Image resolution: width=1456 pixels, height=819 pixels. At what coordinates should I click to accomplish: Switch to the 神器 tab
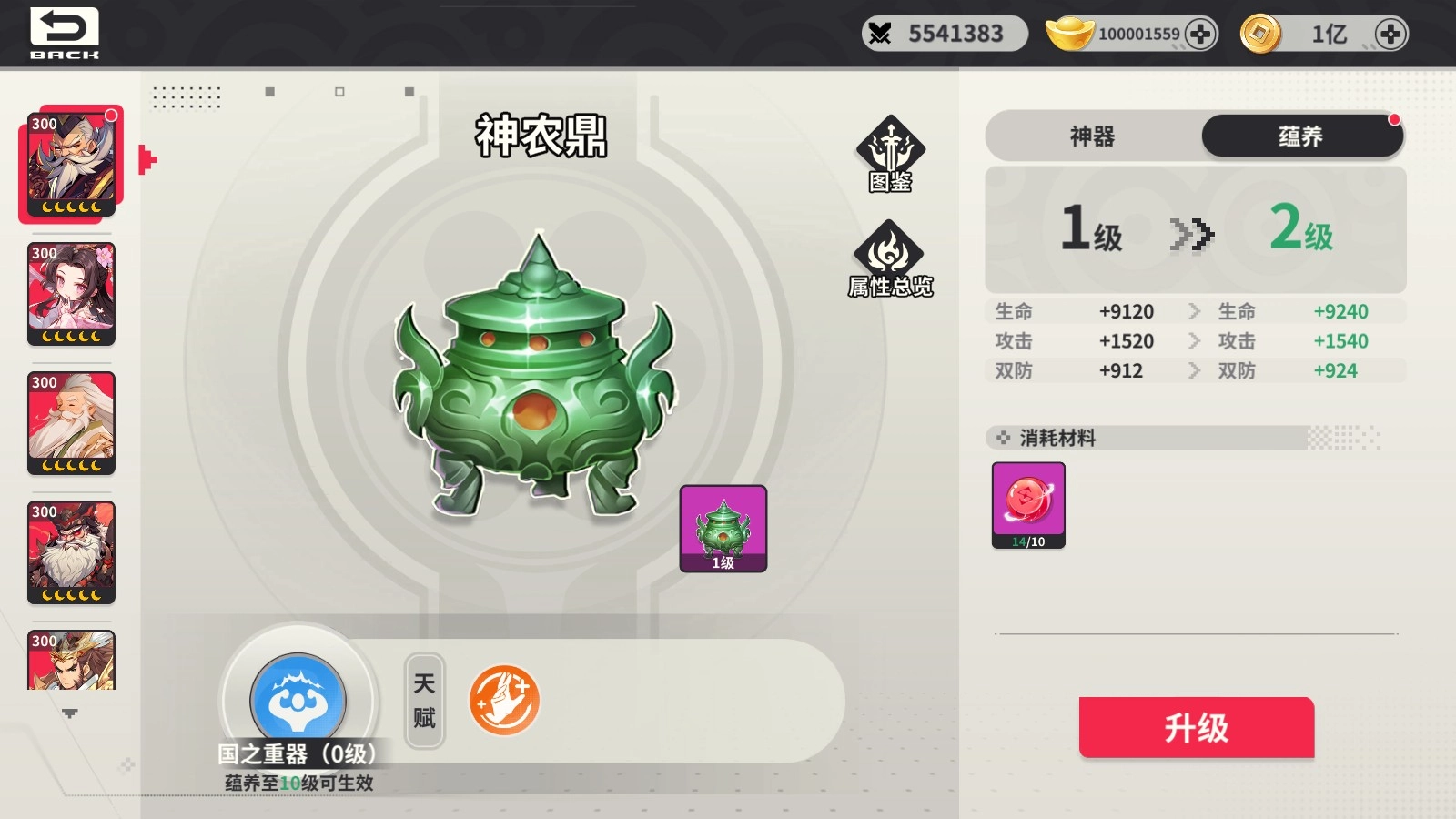point(1094,136)
